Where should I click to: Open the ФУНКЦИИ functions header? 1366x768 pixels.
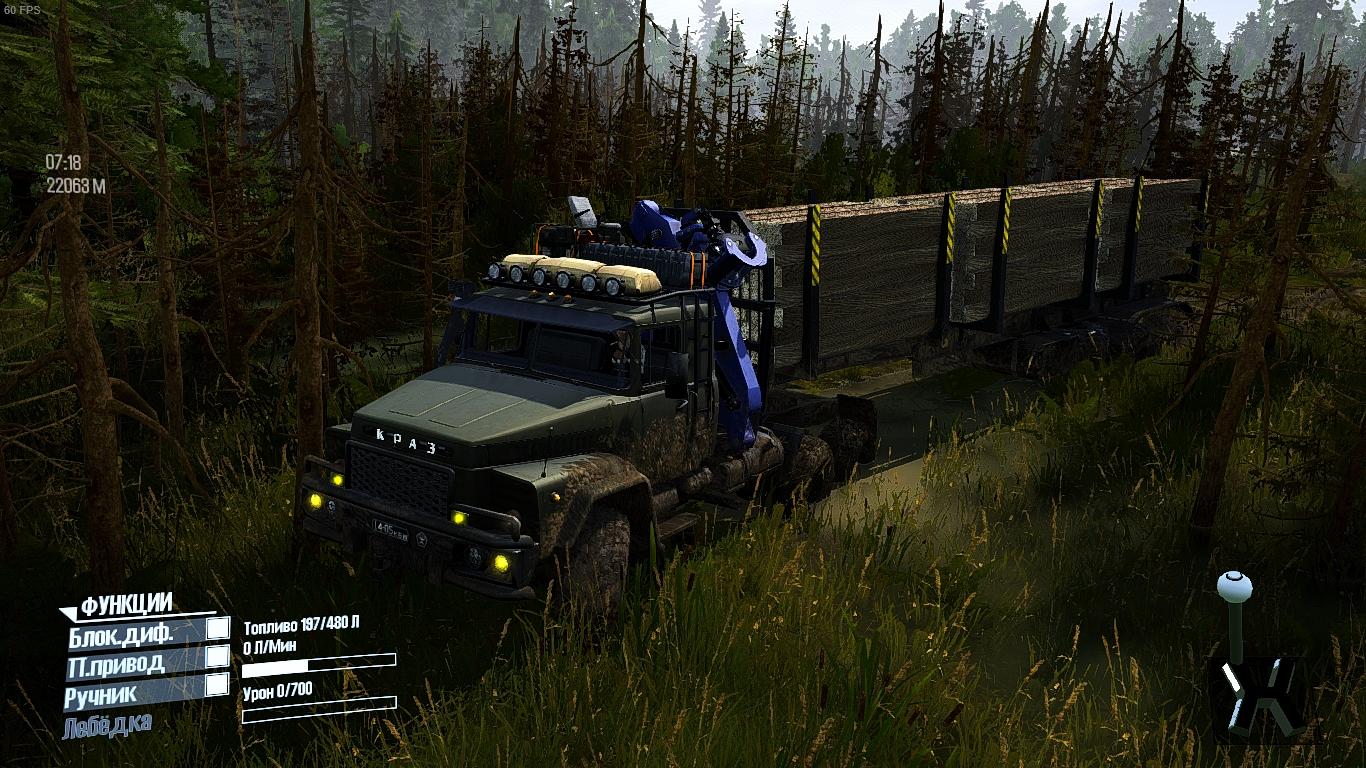[126, 604]
